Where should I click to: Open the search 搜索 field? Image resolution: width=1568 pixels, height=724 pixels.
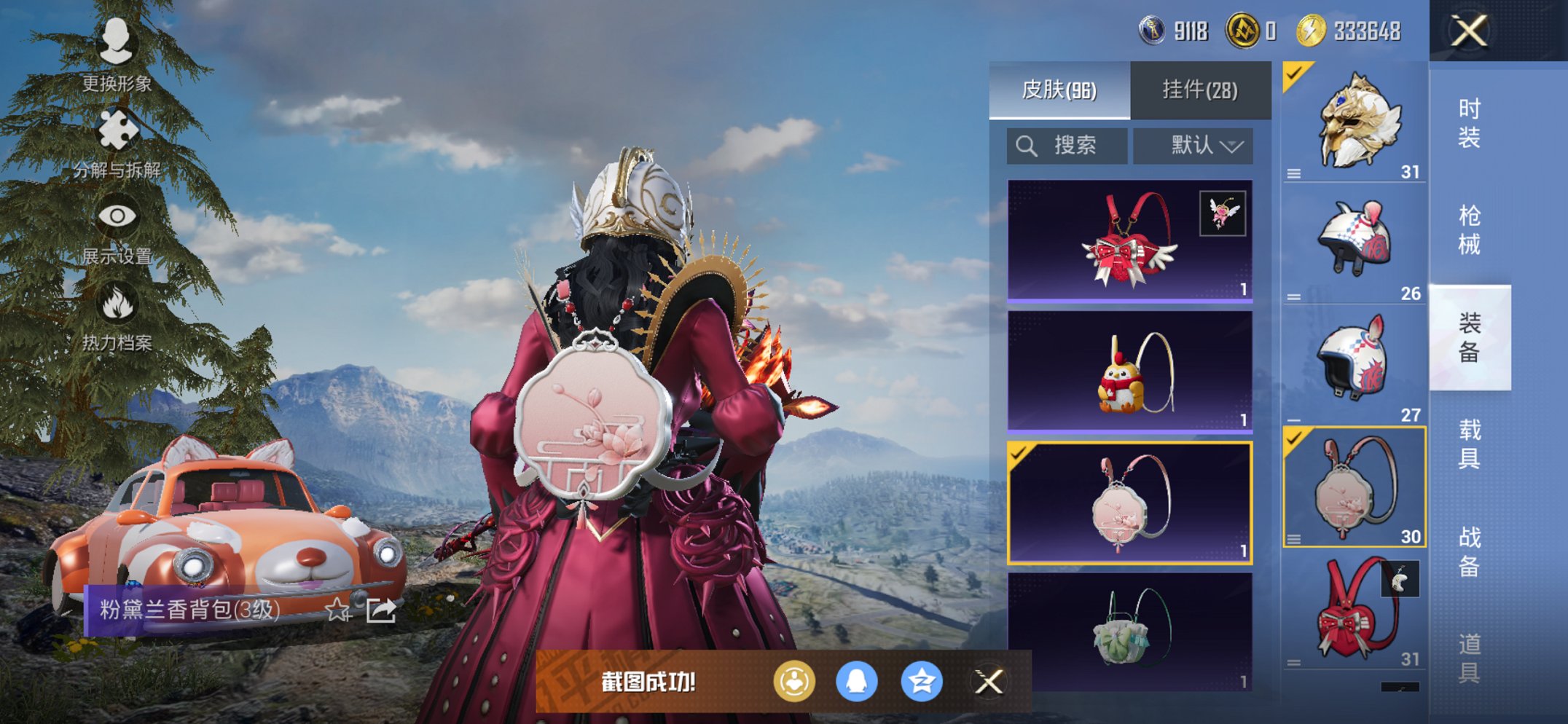(1067, 145)
